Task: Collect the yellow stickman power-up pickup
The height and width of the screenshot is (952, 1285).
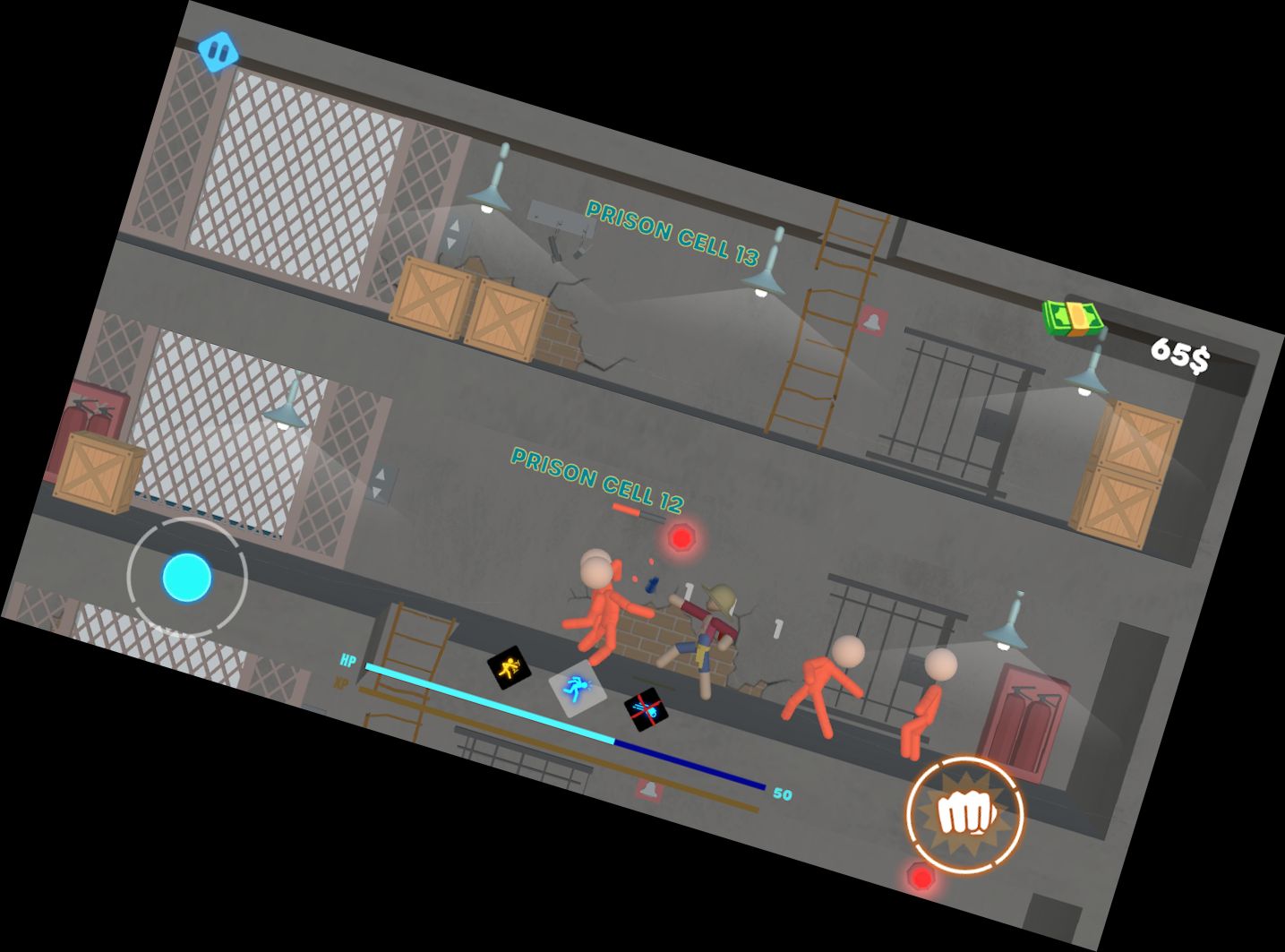Action: pos(509,667)
